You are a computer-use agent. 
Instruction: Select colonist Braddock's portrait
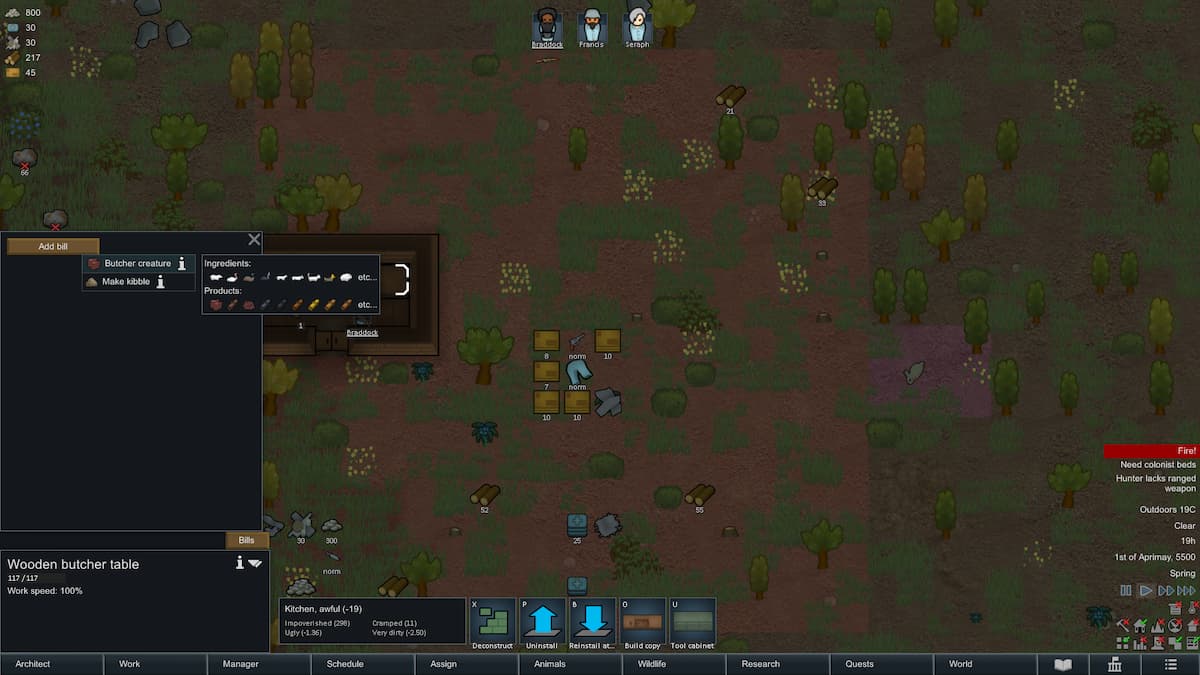547,25
